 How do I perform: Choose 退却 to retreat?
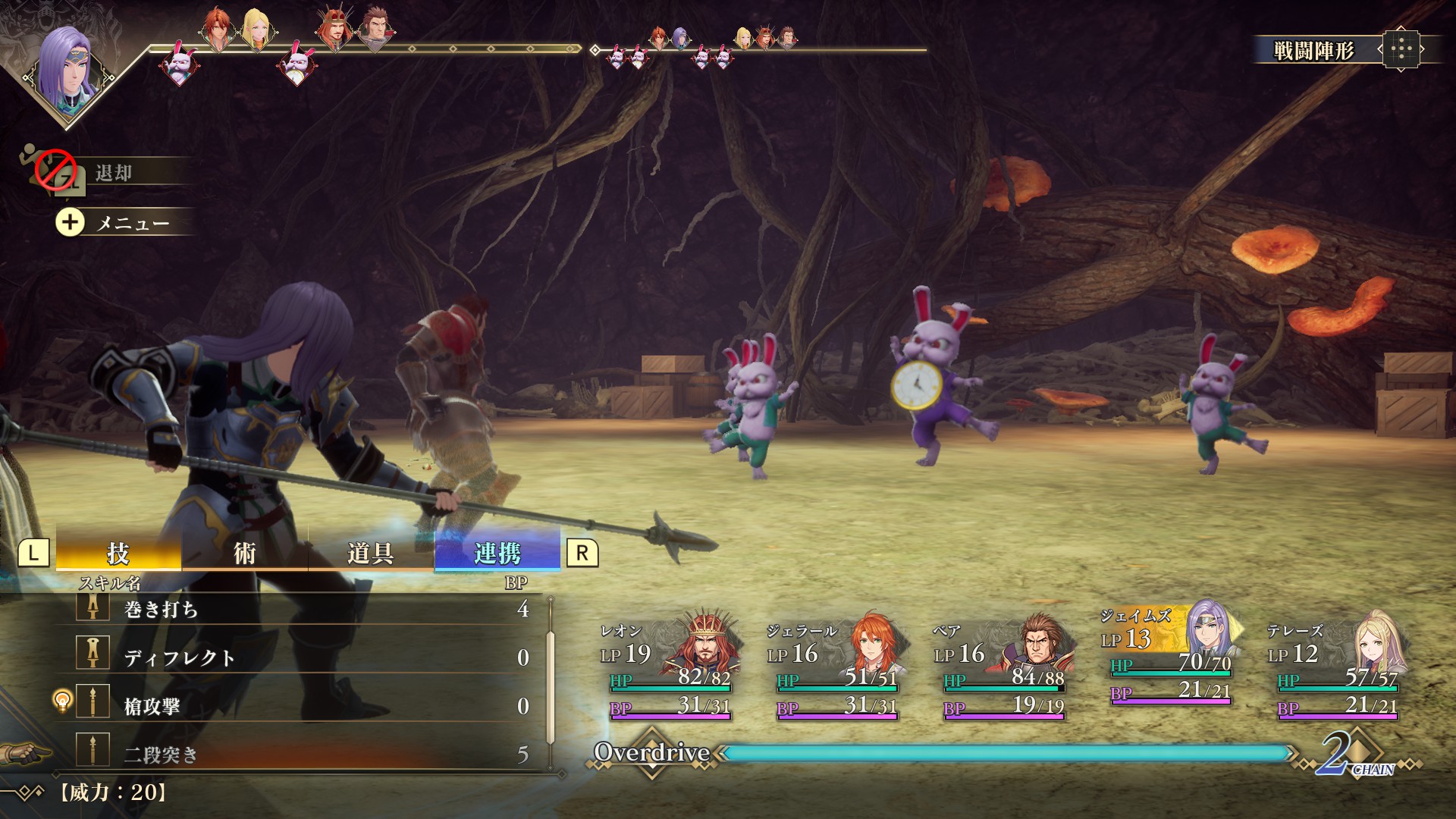point(114,173)
